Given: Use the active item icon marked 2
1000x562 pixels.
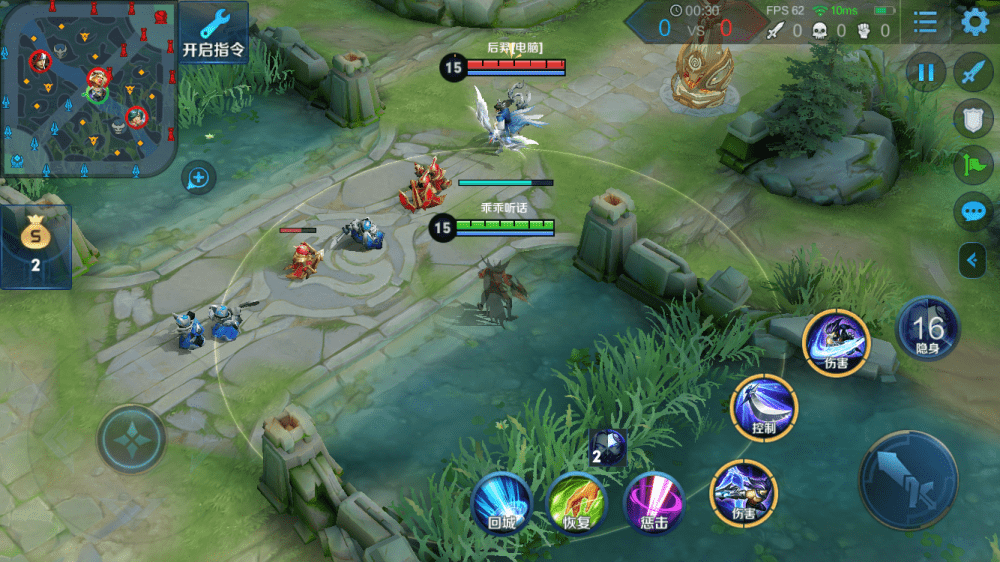Looking at the screenshot, I should tap(607, 449).
